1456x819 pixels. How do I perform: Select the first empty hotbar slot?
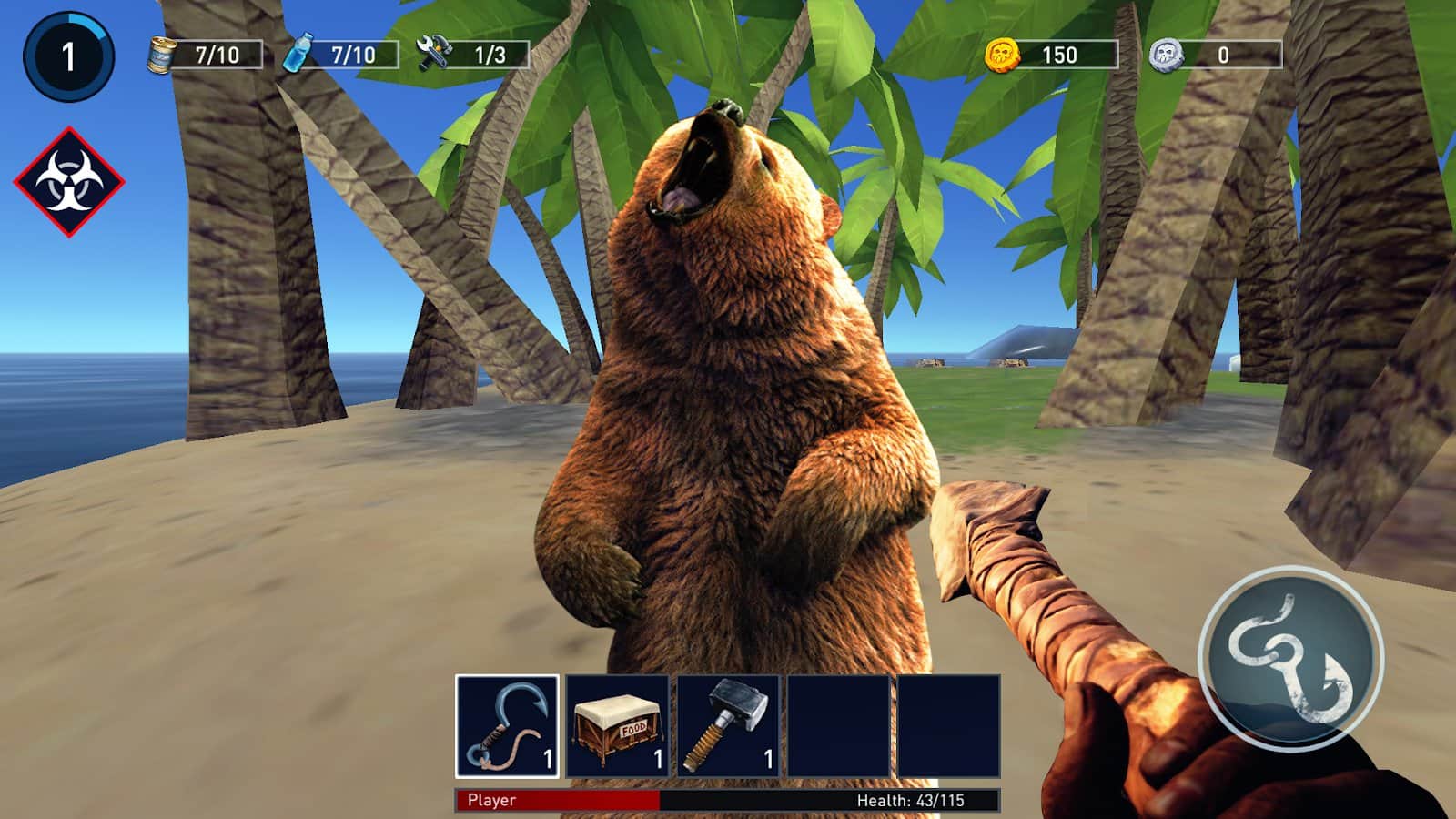point(837,726)
